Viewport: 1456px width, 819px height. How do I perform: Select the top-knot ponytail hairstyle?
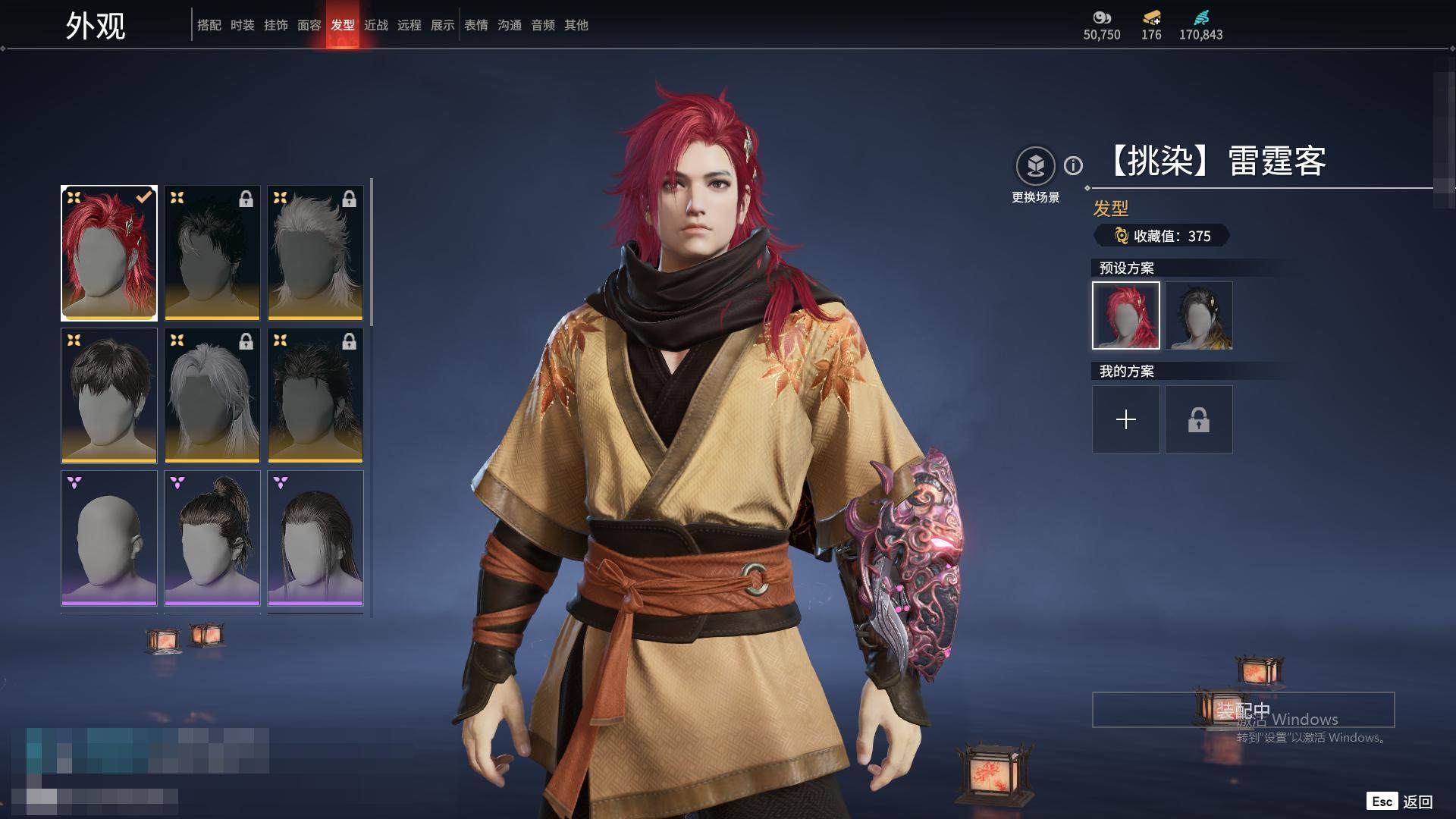tap(212, 538)
